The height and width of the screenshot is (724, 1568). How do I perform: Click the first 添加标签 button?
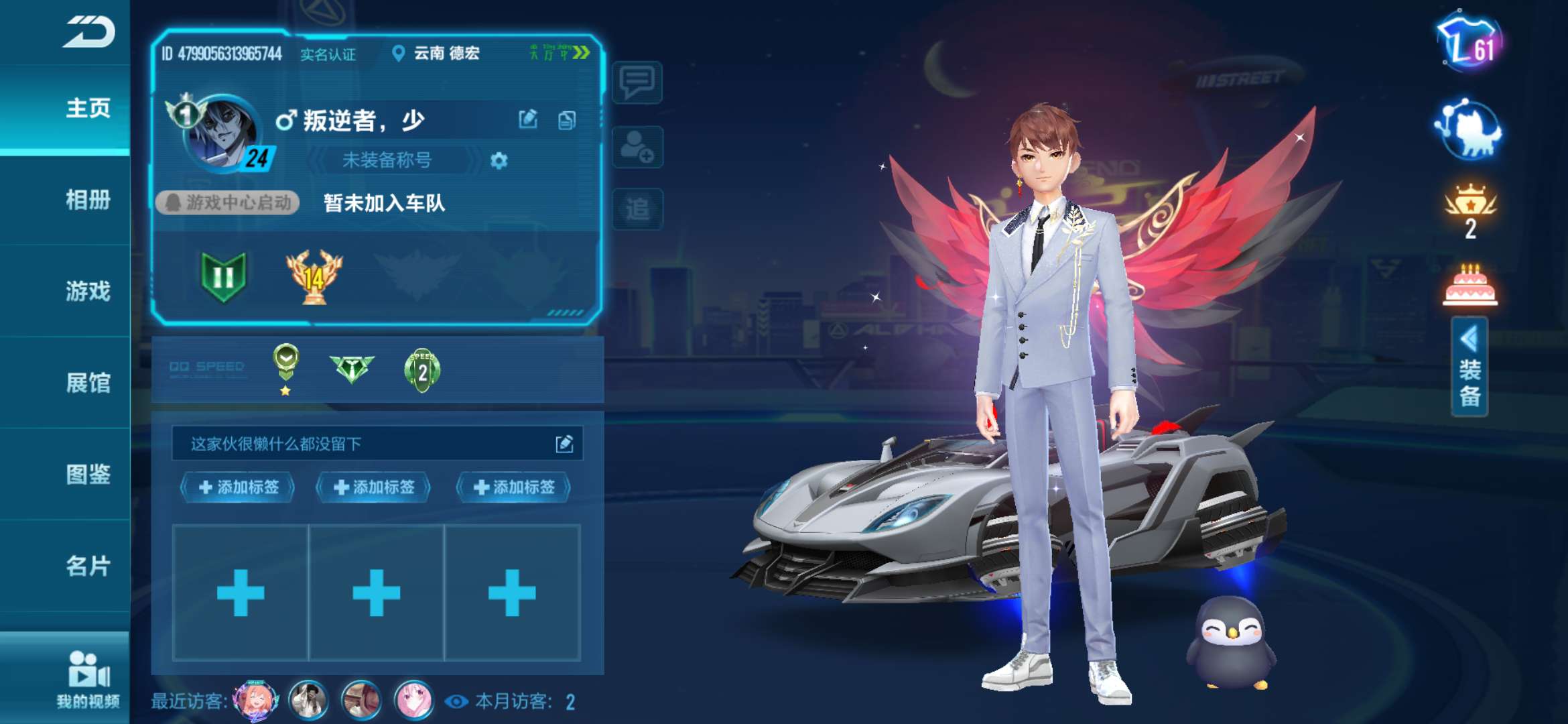click(238, 489)
